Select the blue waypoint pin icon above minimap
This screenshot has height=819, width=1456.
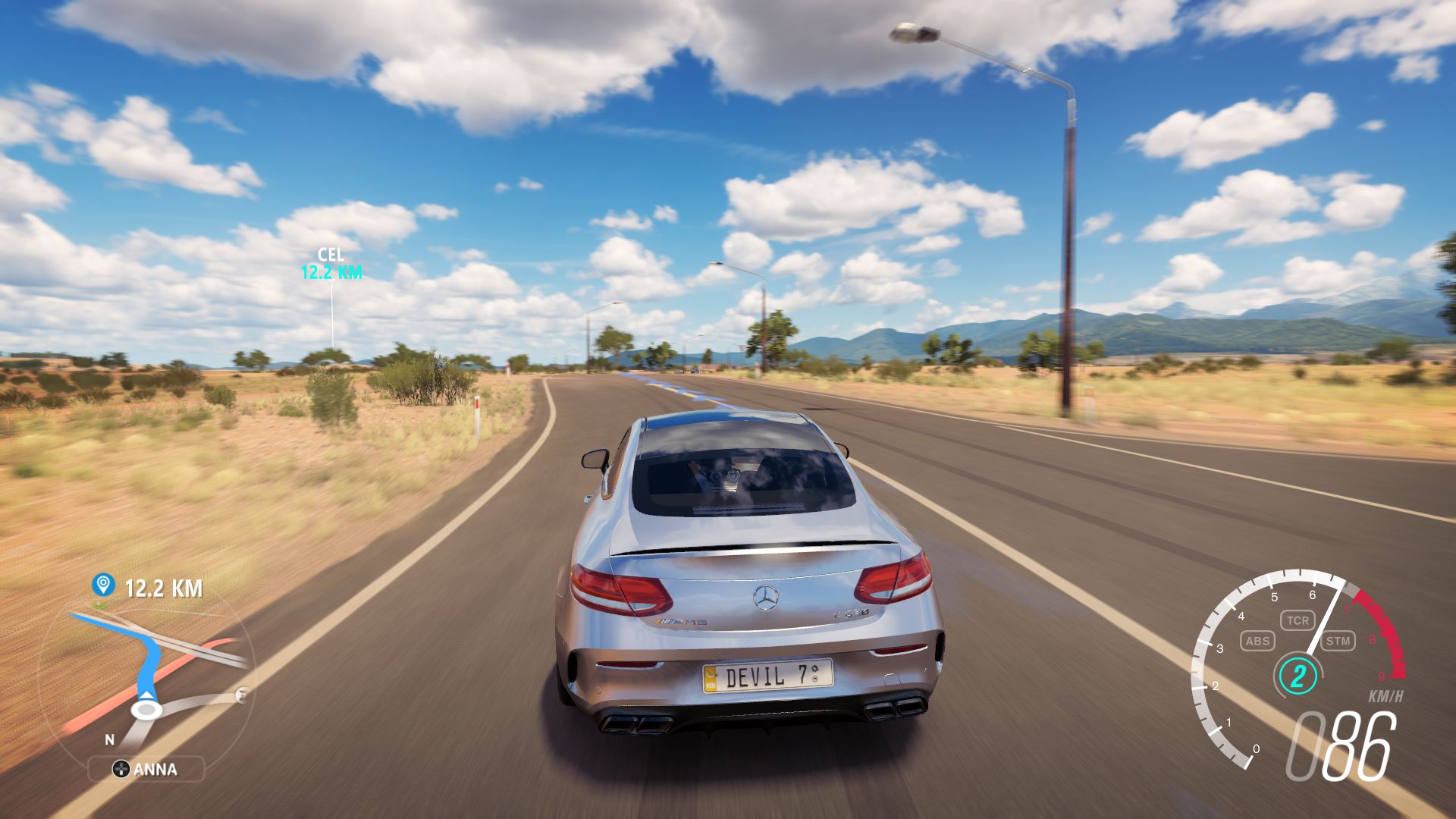point(103,585)
